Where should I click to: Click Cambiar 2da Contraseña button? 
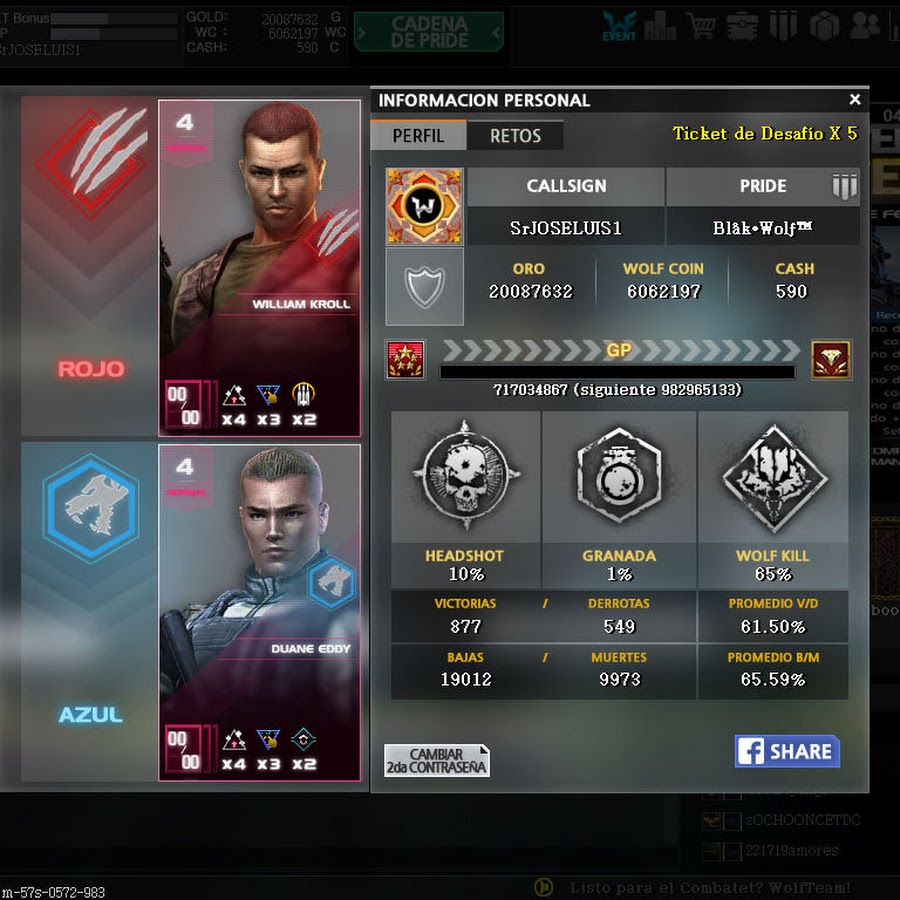[x=437, y=761]
